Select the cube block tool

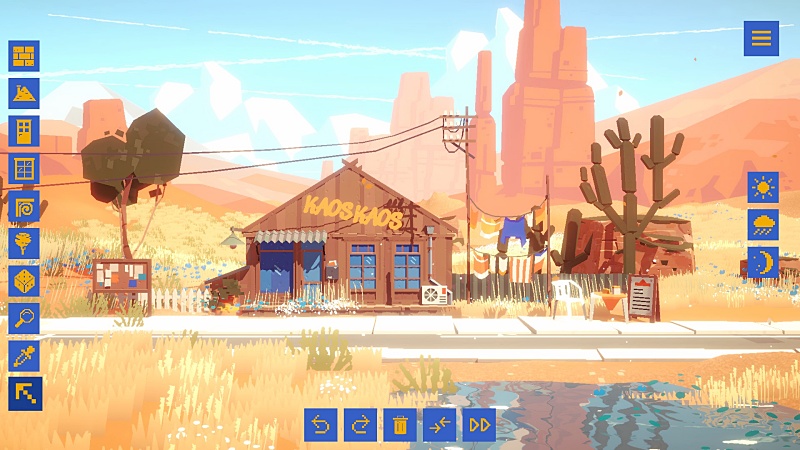[x=24, y=281]
